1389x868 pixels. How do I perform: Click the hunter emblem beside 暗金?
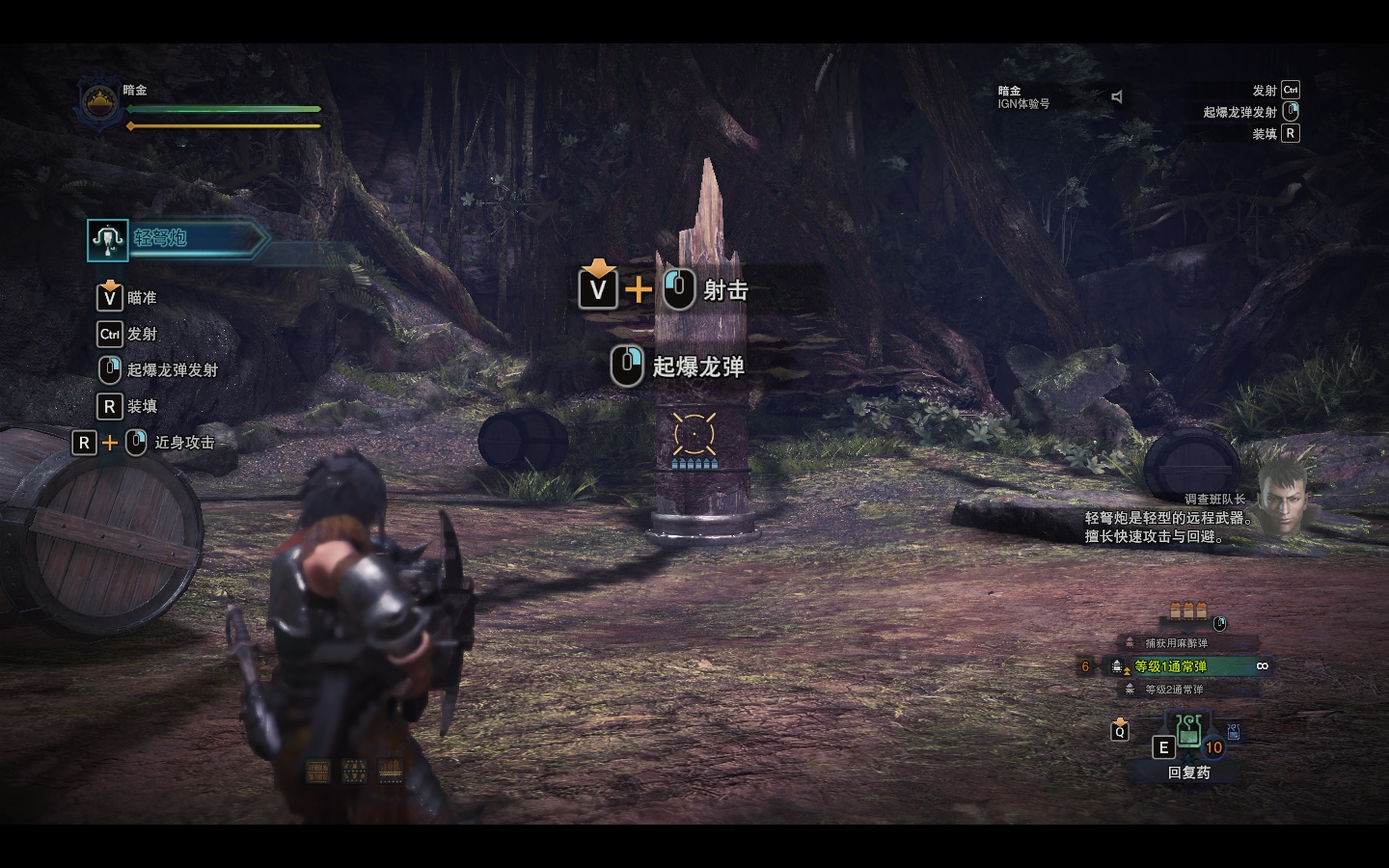pos(98,102)
